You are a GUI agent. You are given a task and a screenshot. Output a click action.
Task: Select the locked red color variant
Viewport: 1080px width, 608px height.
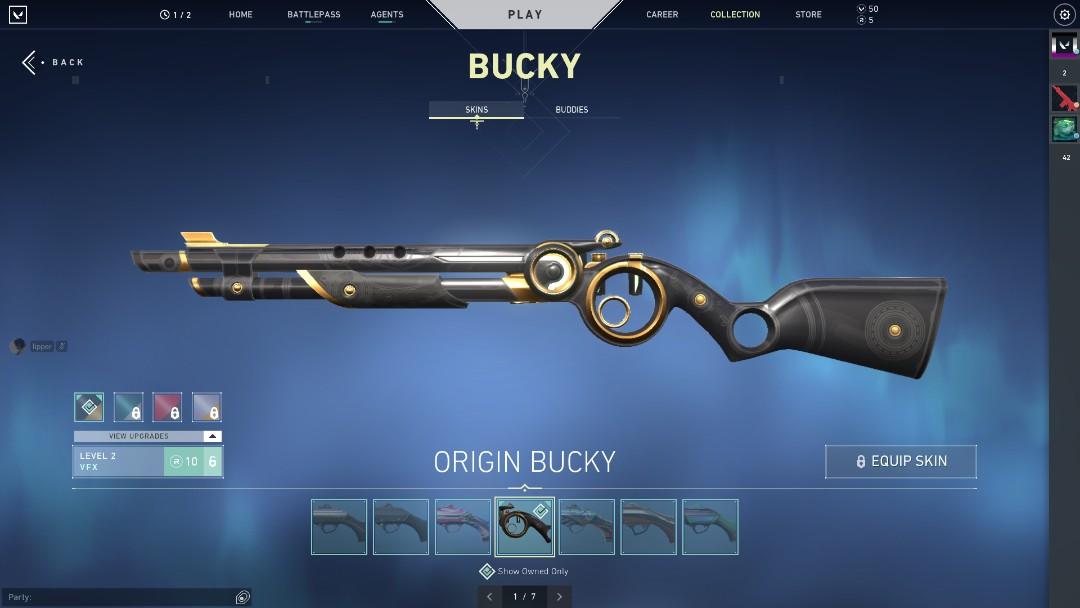pos(167,407)
